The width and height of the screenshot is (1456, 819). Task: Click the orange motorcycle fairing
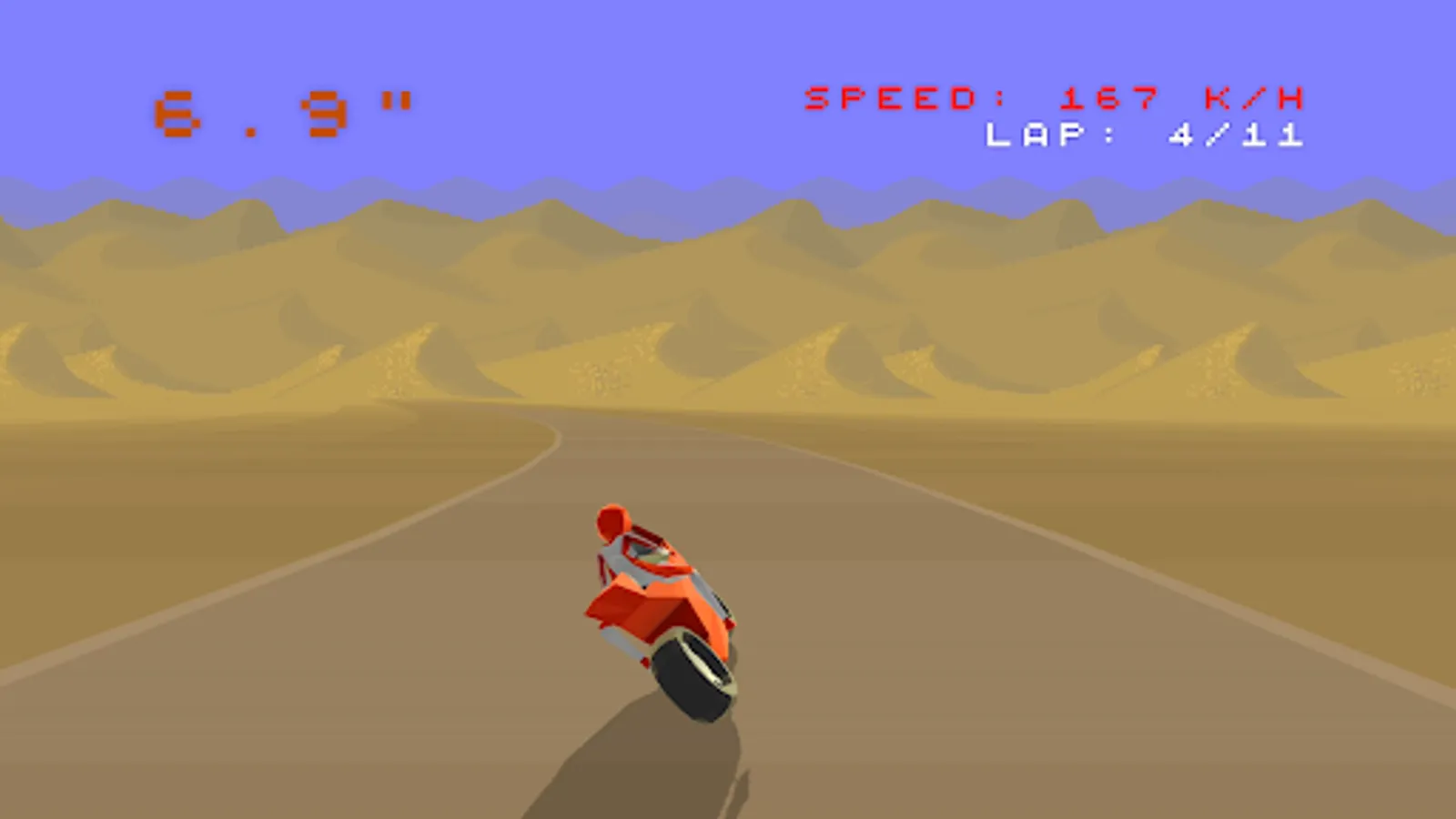(655, 605)
